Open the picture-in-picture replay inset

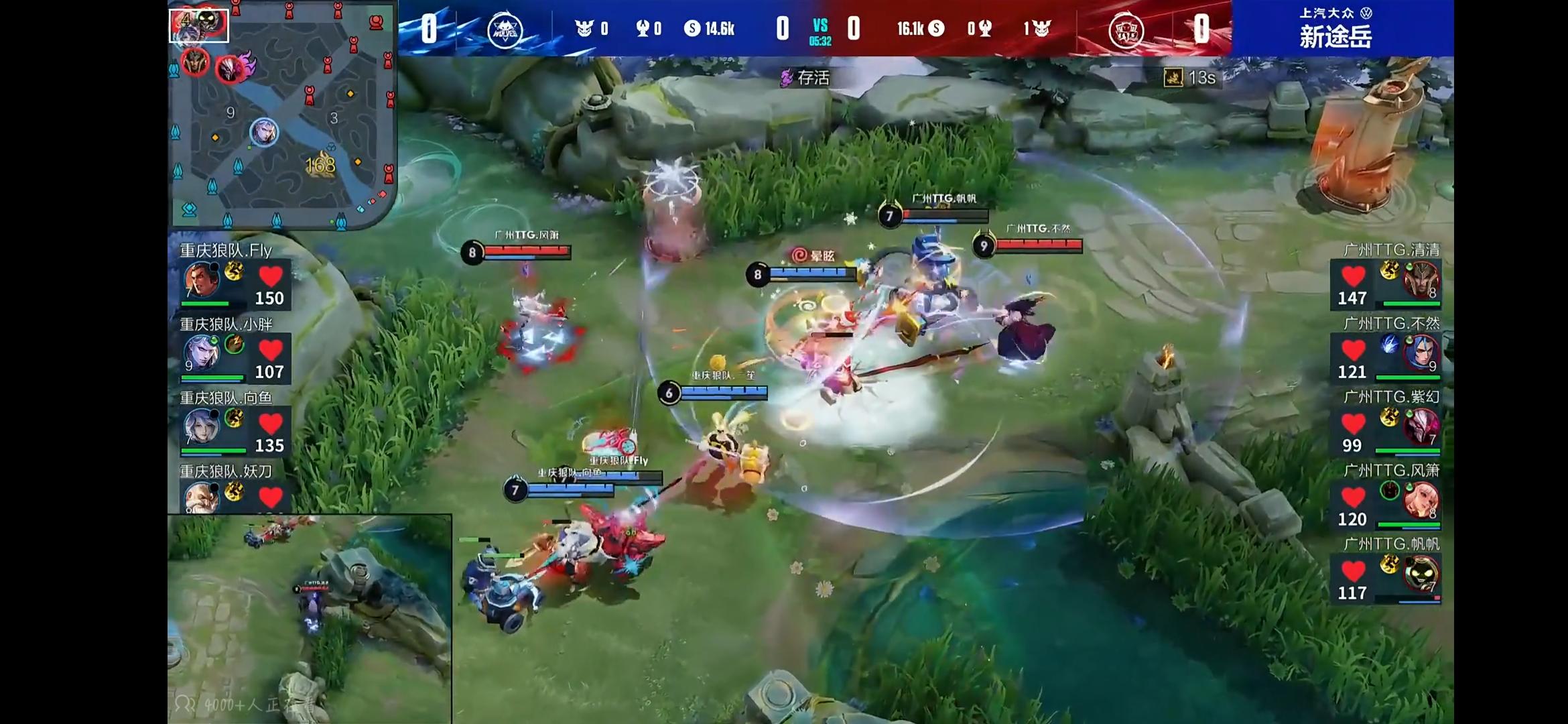tap(309, 618)
